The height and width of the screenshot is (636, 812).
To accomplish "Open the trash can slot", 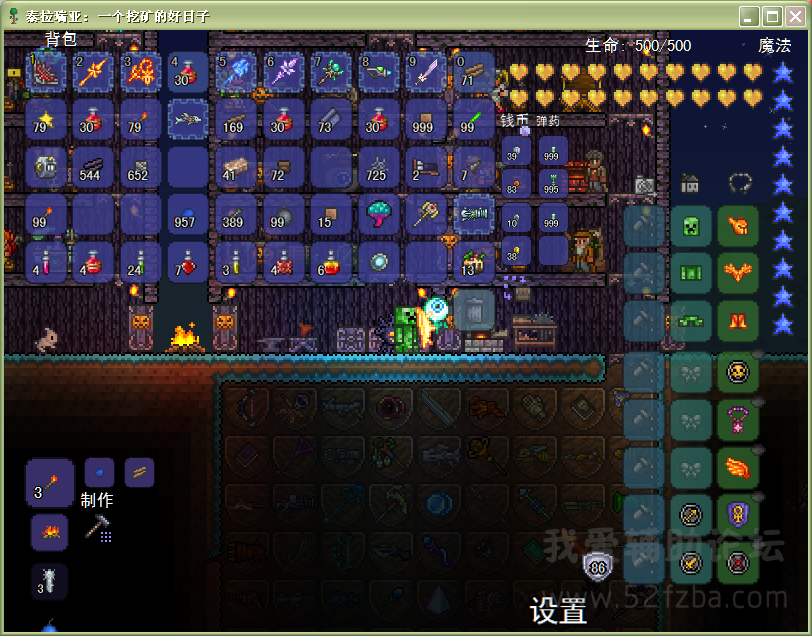I will coord(474,310).
